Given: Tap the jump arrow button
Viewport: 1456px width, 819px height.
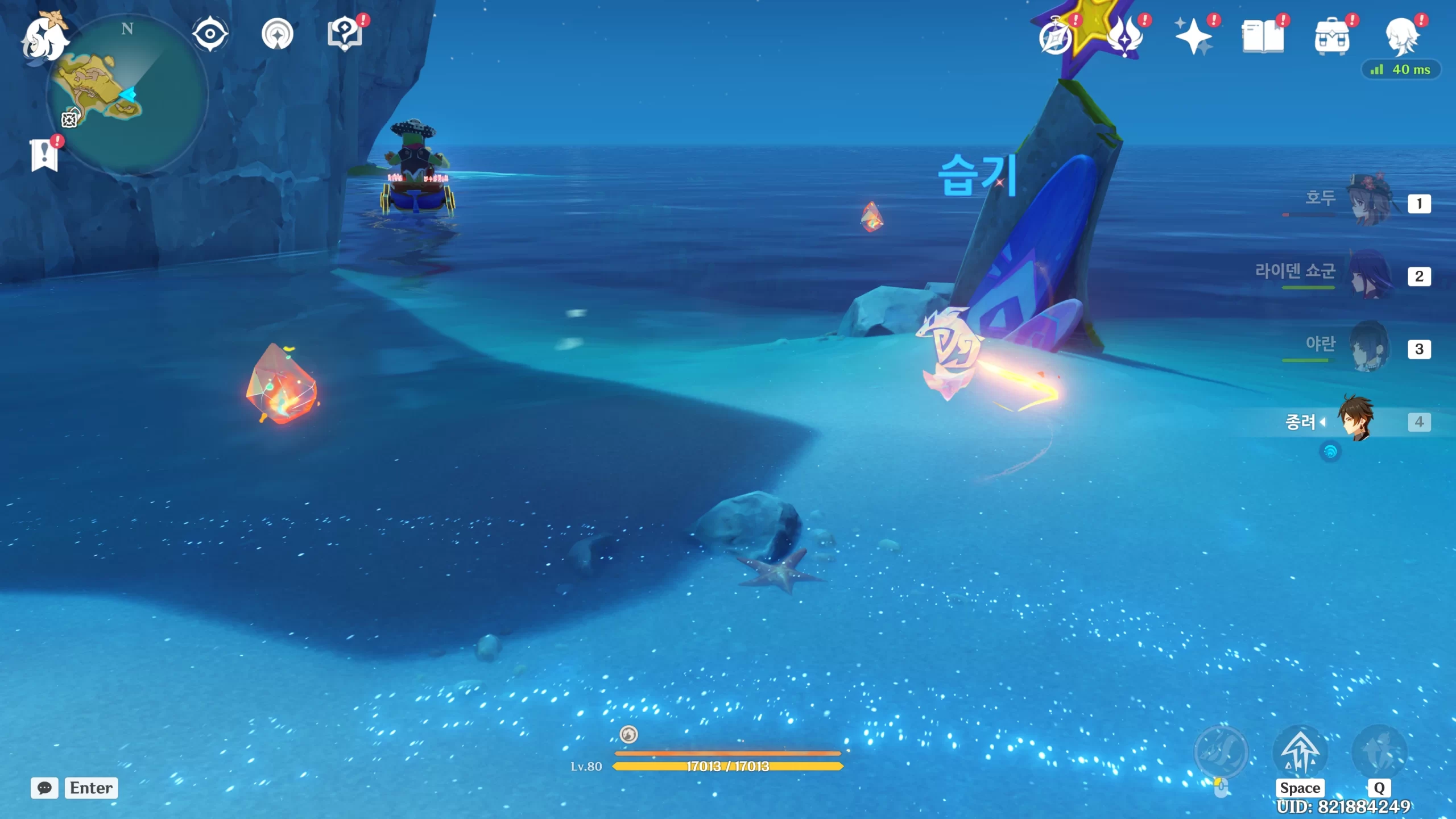Looking at the screenshot, I should click(1300, 753).
